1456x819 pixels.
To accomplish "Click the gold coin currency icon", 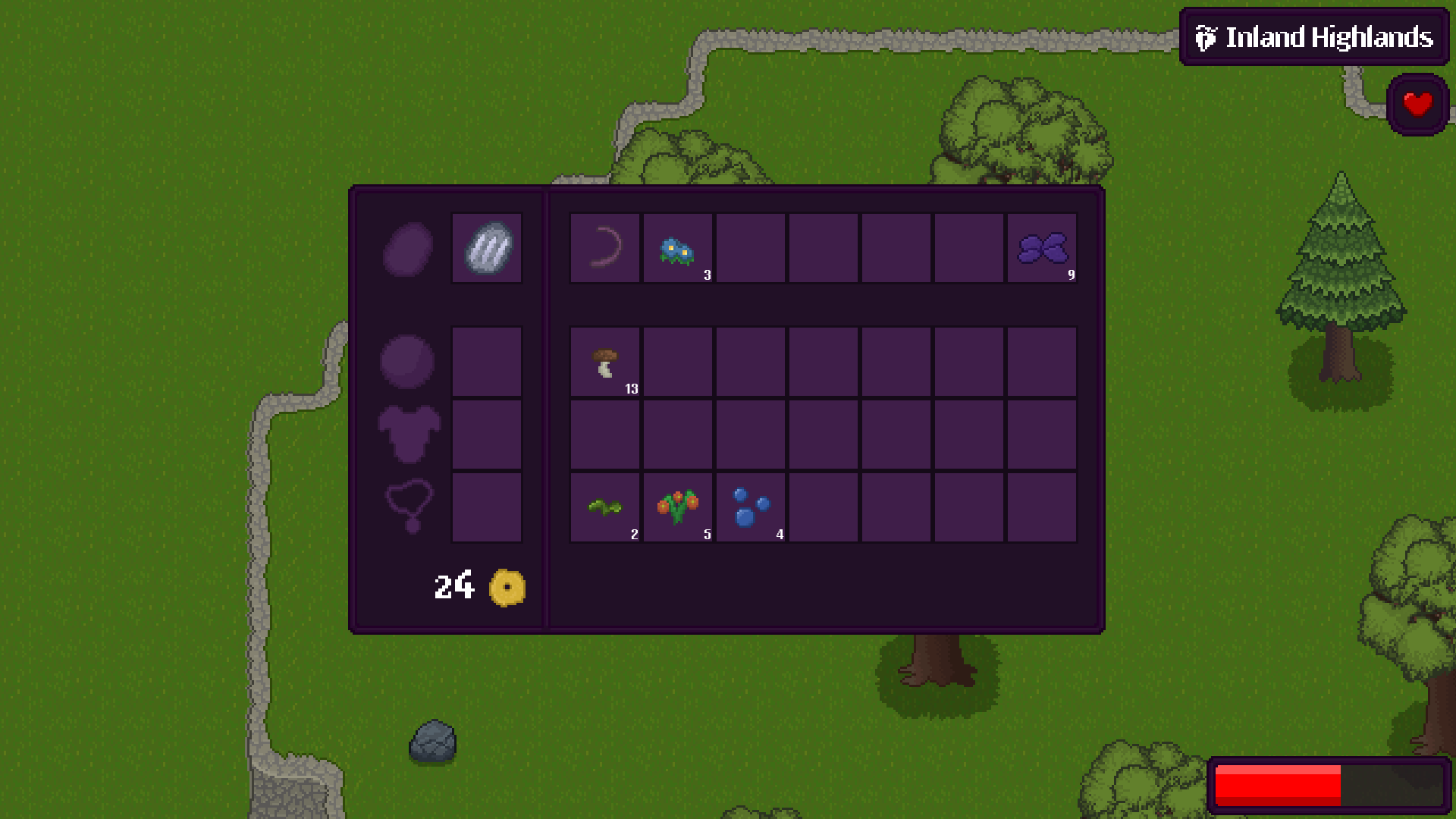I will coord(507,587).
